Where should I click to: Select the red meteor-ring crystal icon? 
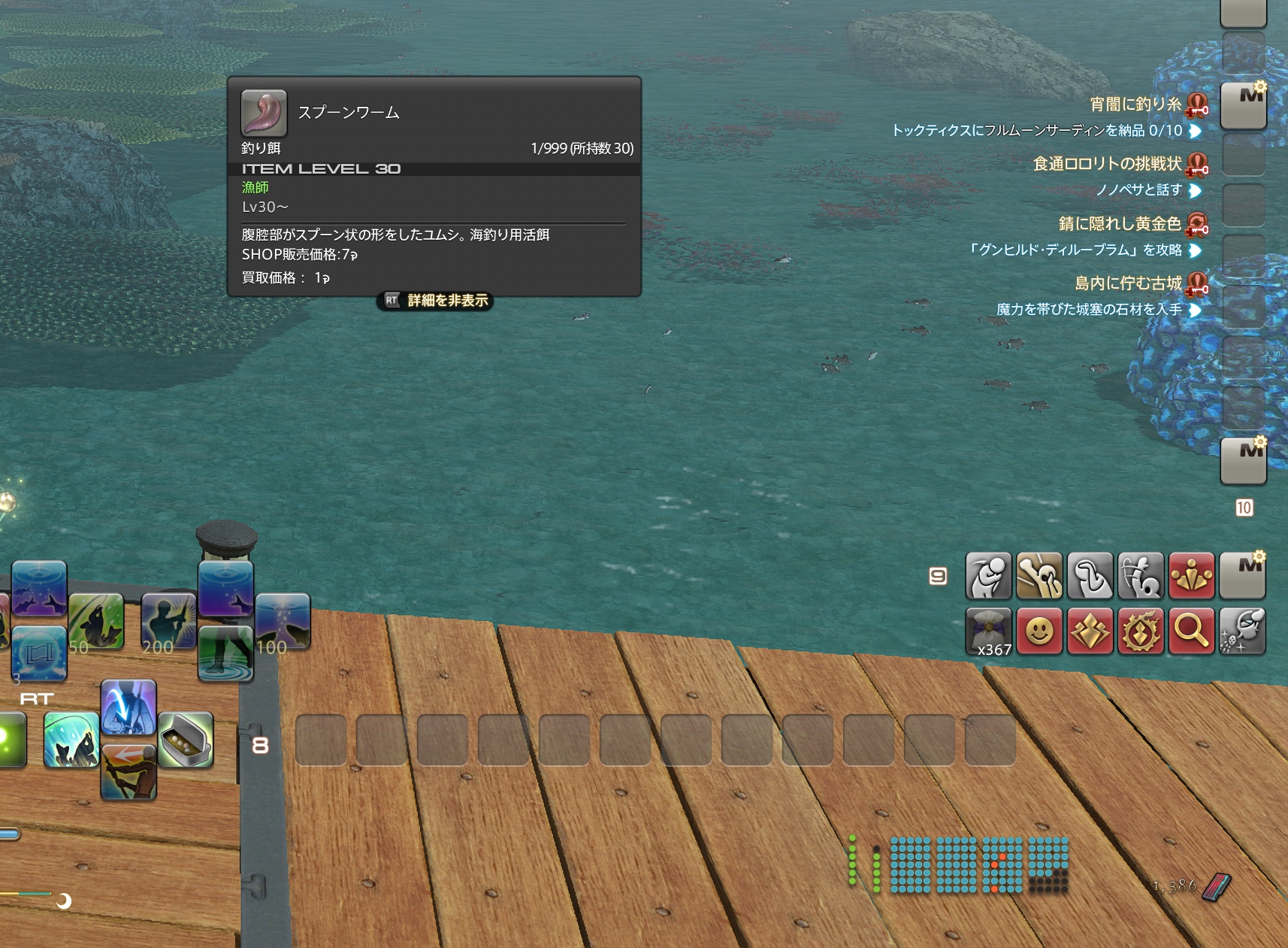coord(1141,631)
